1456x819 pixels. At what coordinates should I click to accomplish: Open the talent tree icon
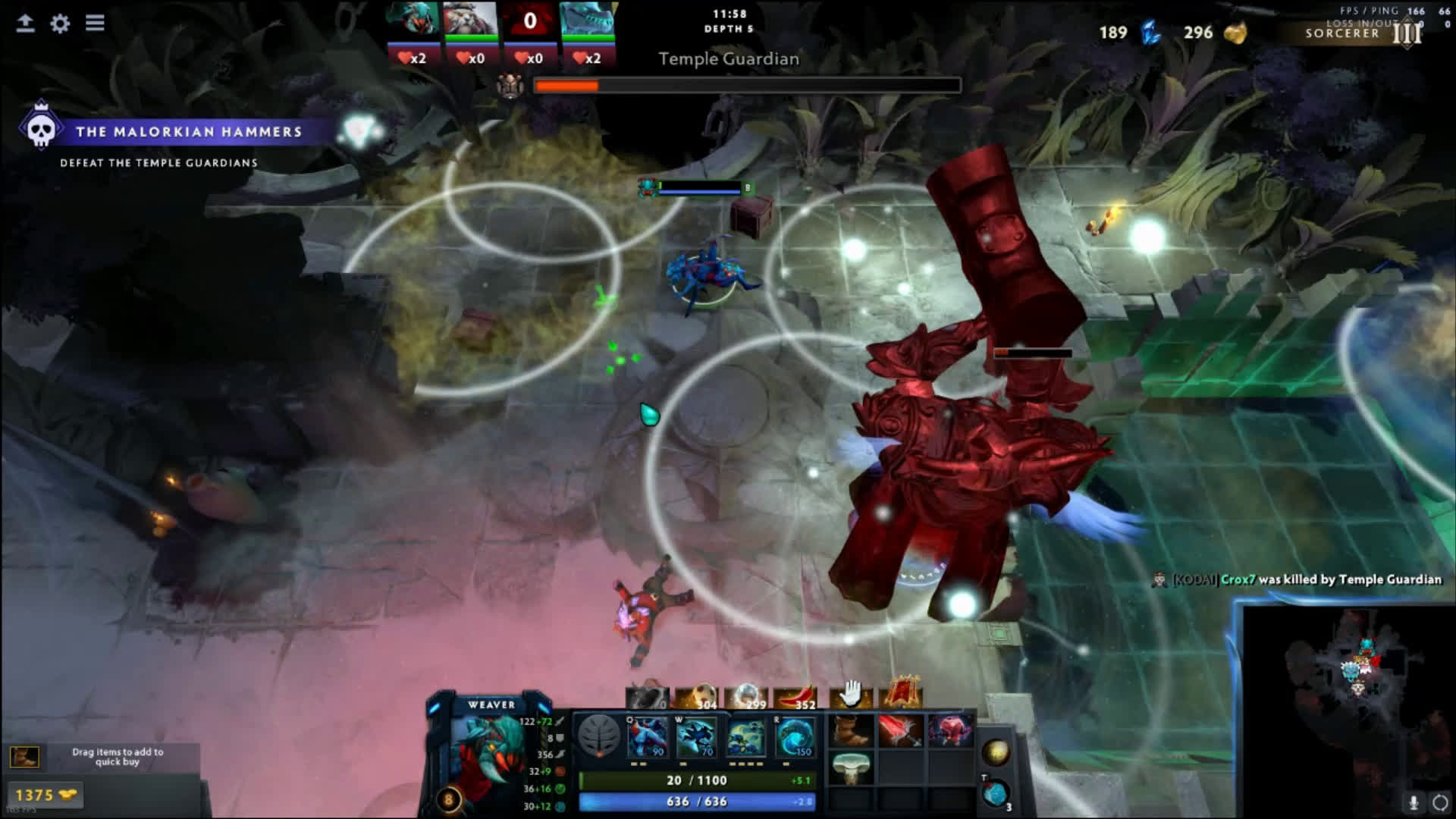599,736
